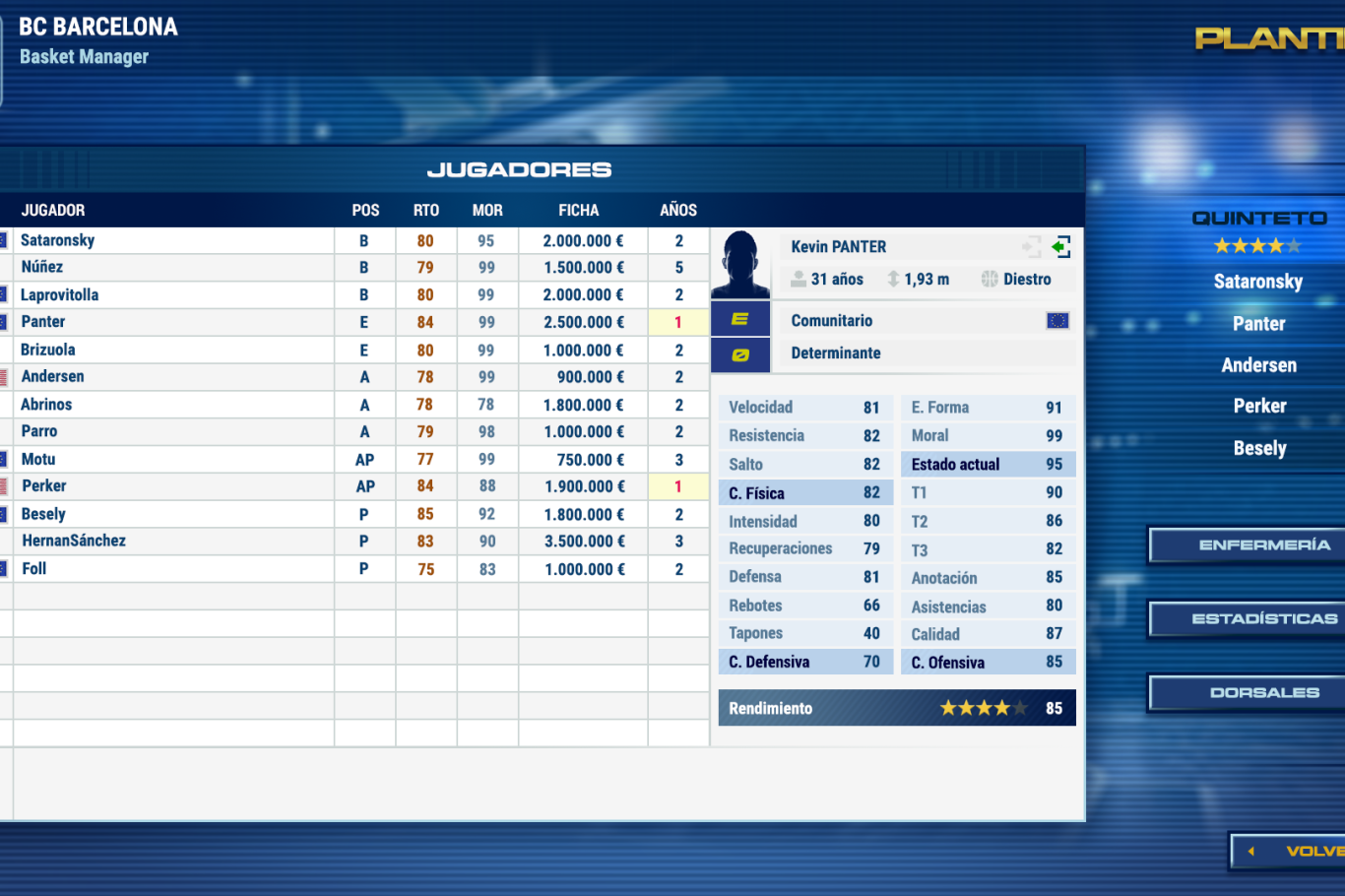Select Andersen in the Quinteto lineup
Image resolution: width=1345 pixels, height=896 pixels.
1259,365
